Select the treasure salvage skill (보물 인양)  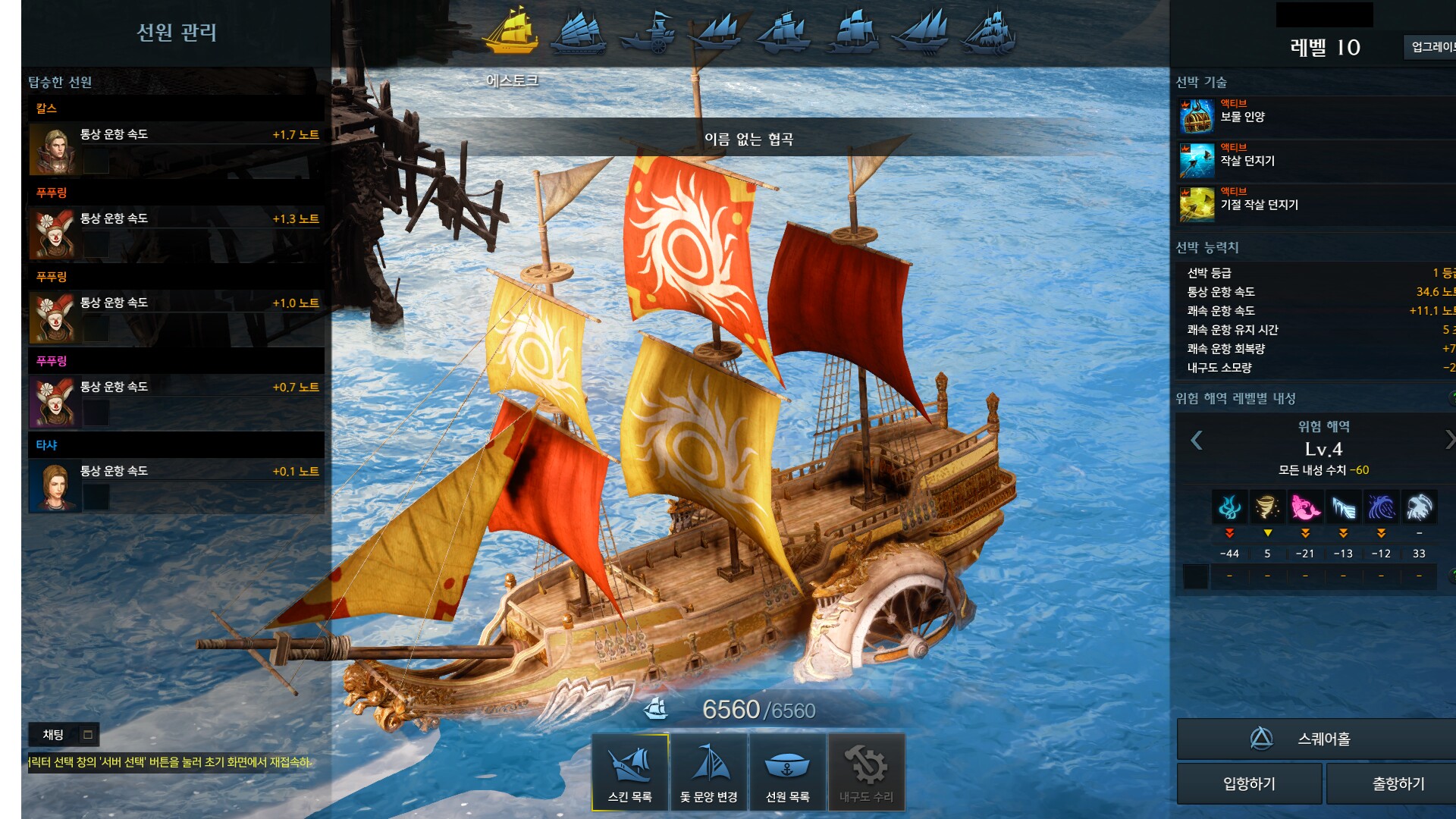point(1197,117)
